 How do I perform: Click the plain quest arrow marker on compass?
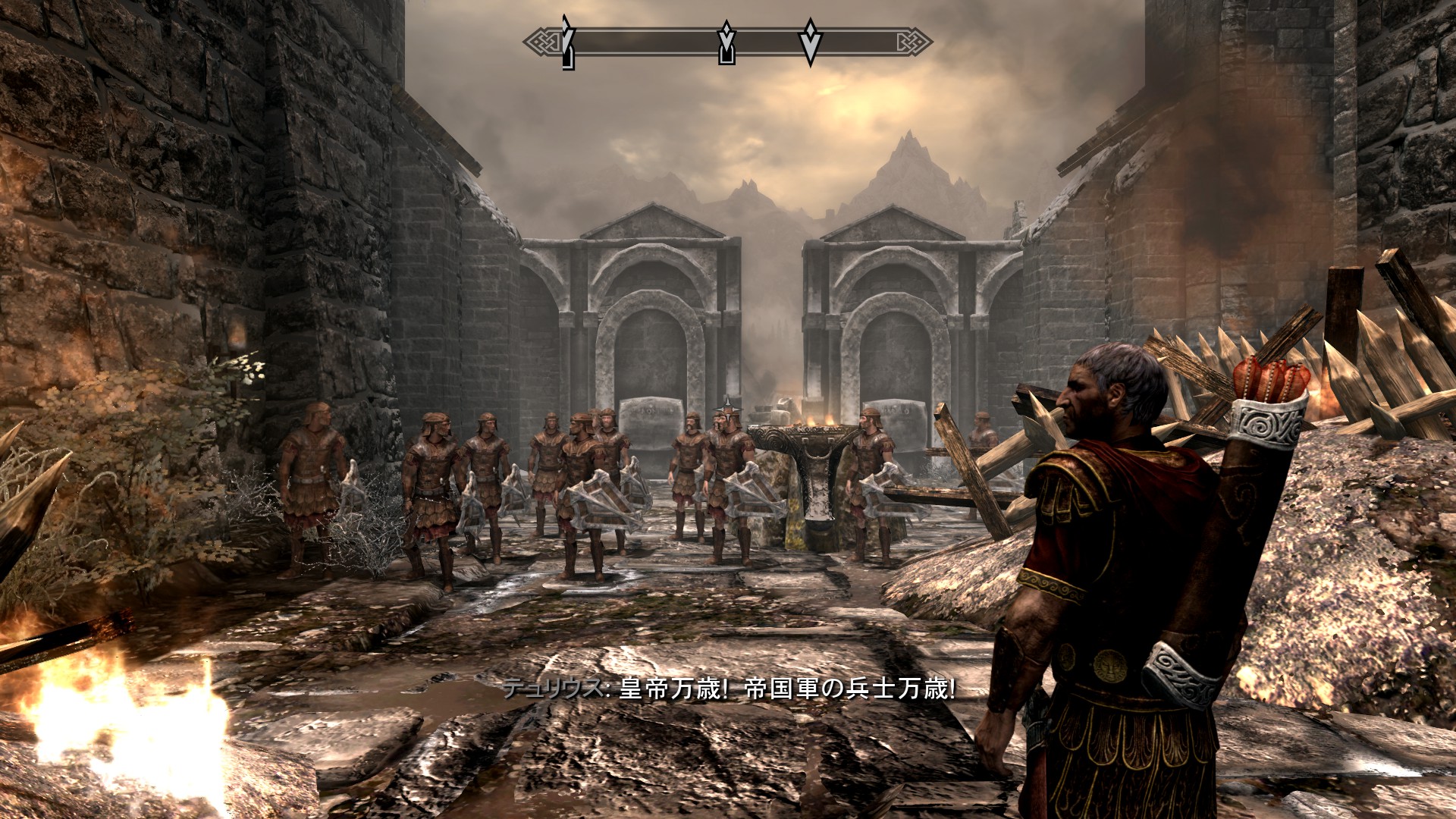[810, 42]
